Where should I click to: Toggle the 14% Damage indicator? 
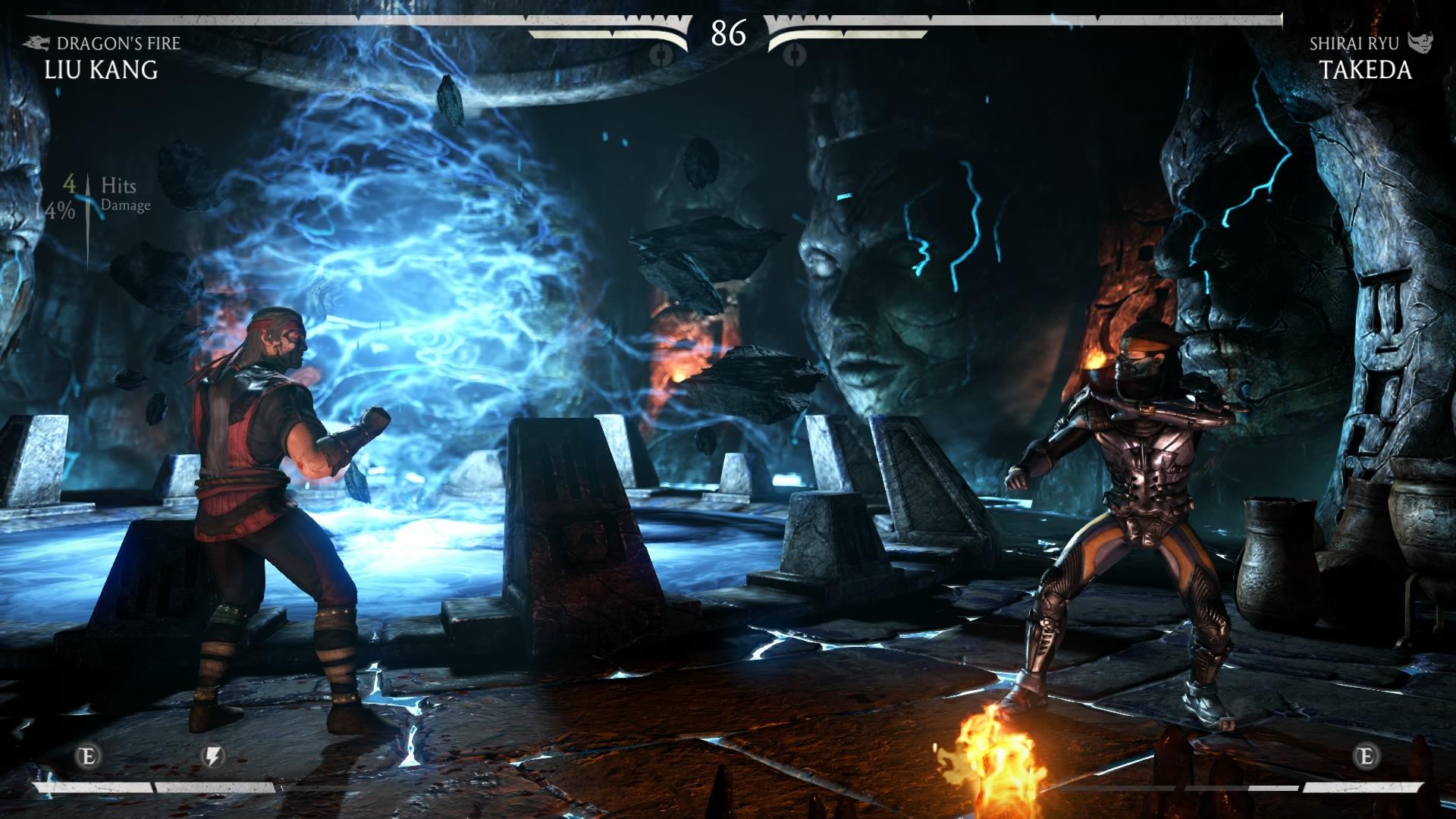(x=91, y=209)
